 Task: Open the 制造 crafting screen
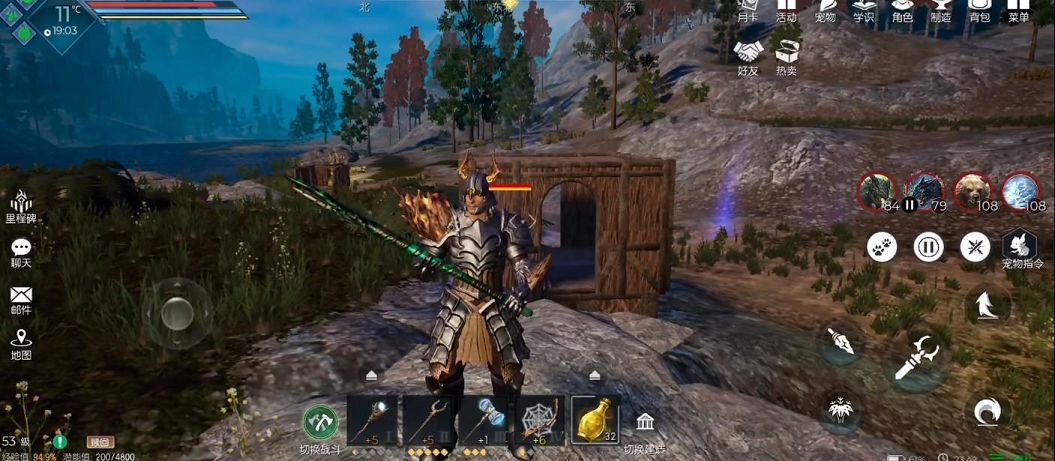941,10
